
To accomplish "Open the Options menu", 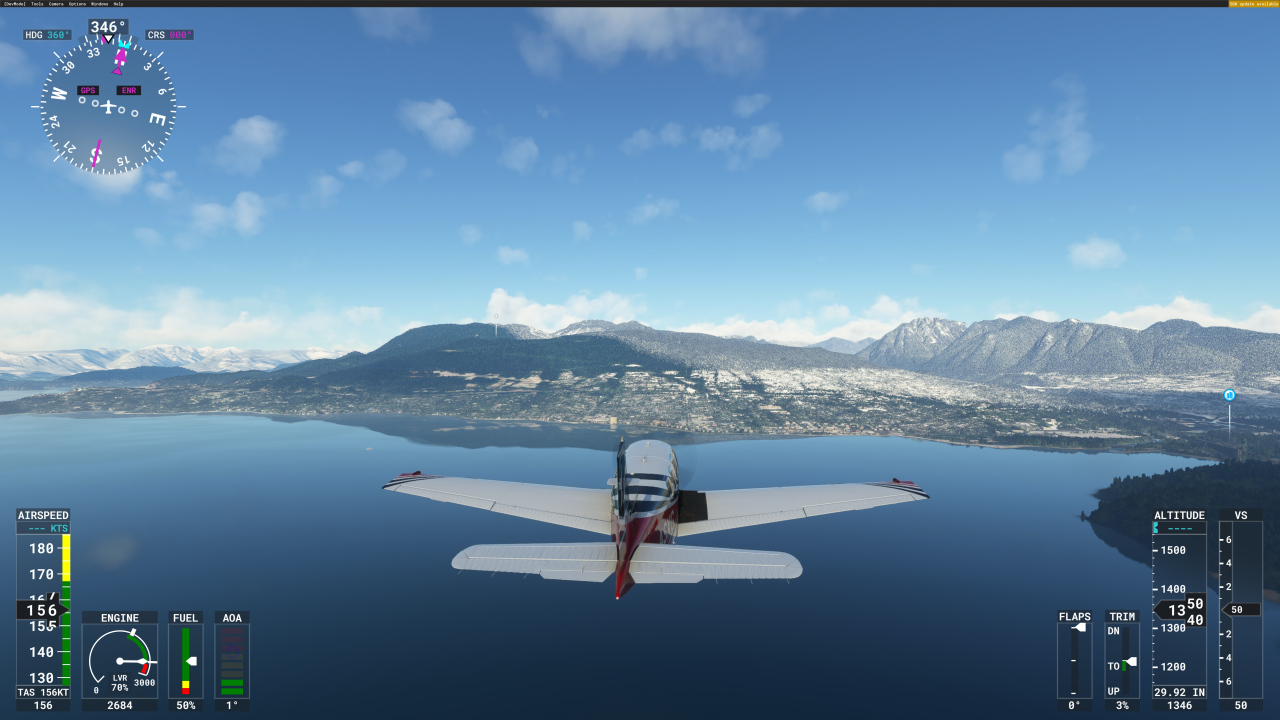I will tap(77, 4).
